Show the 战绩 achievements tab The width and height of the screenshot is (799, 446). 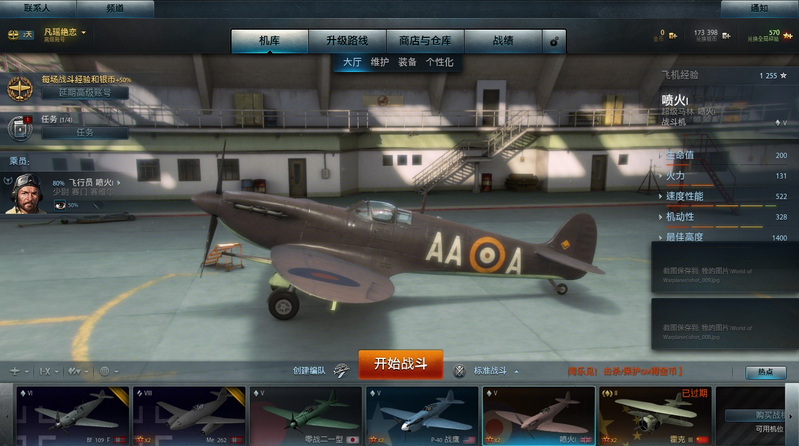click(503, 41)
